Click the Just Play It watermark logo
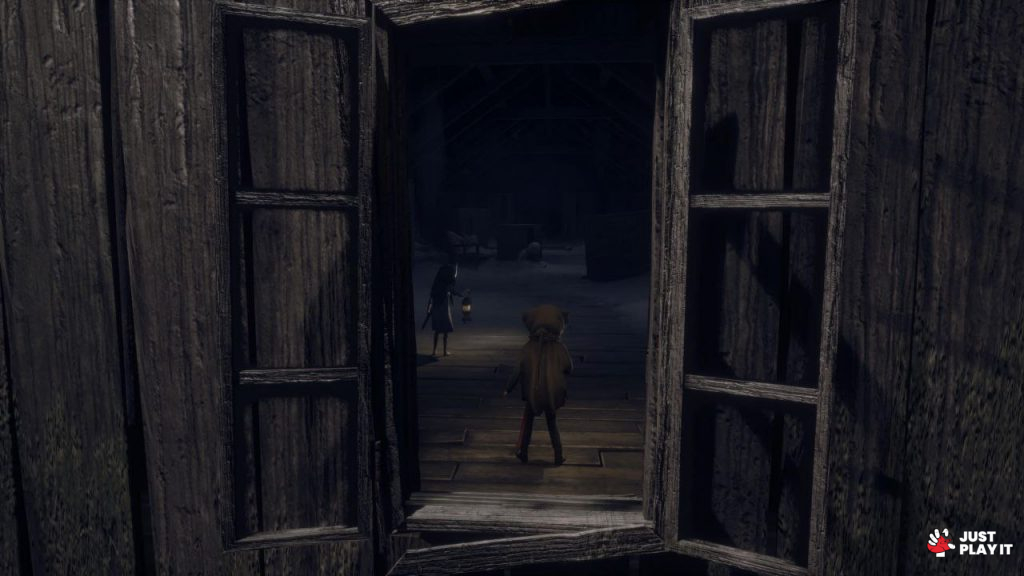This screenshot has height=576, width=1024. 969,542
